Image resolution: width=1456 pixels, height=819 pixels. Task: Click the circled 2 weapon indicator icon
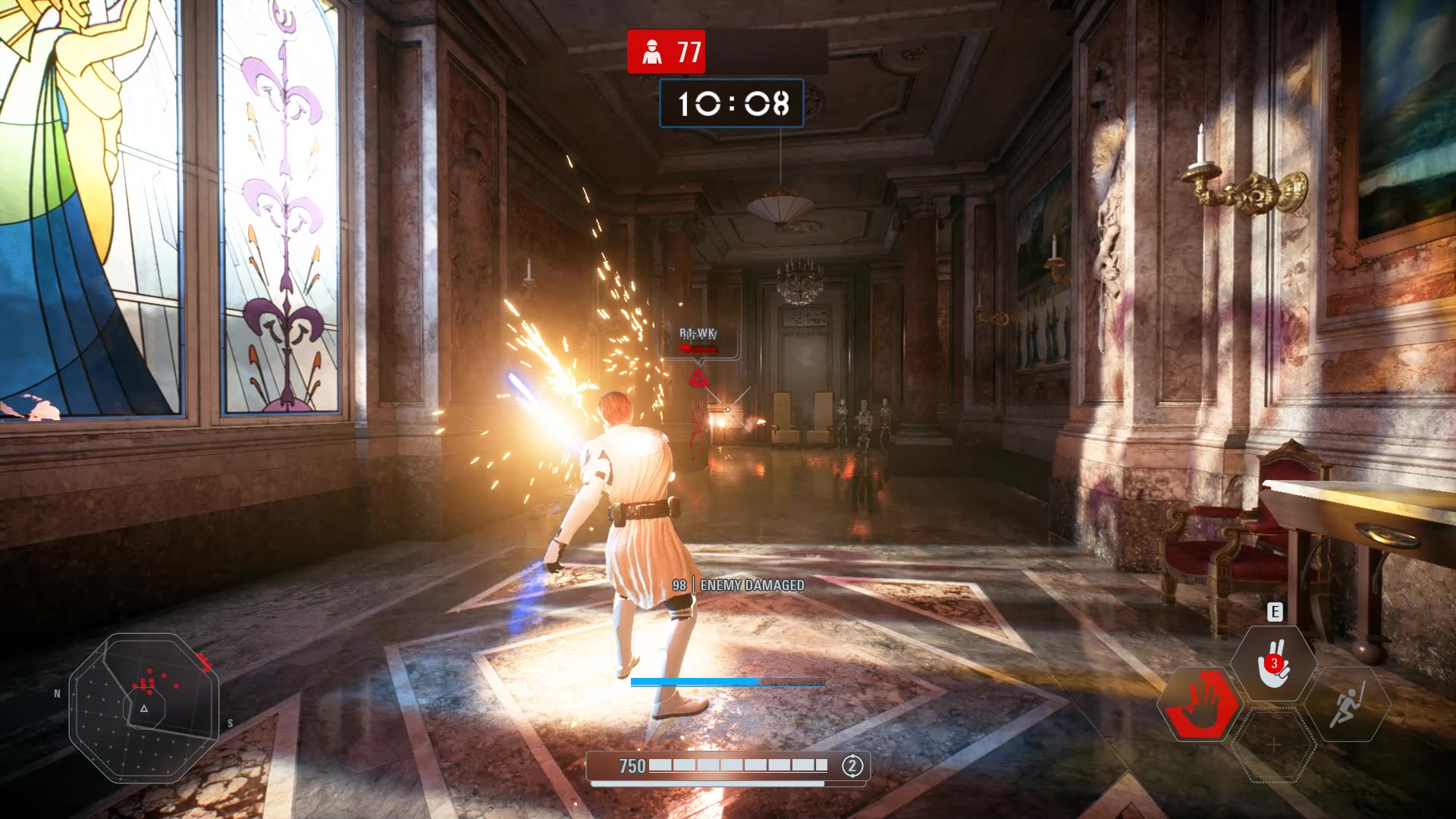[x=853, y=766]
